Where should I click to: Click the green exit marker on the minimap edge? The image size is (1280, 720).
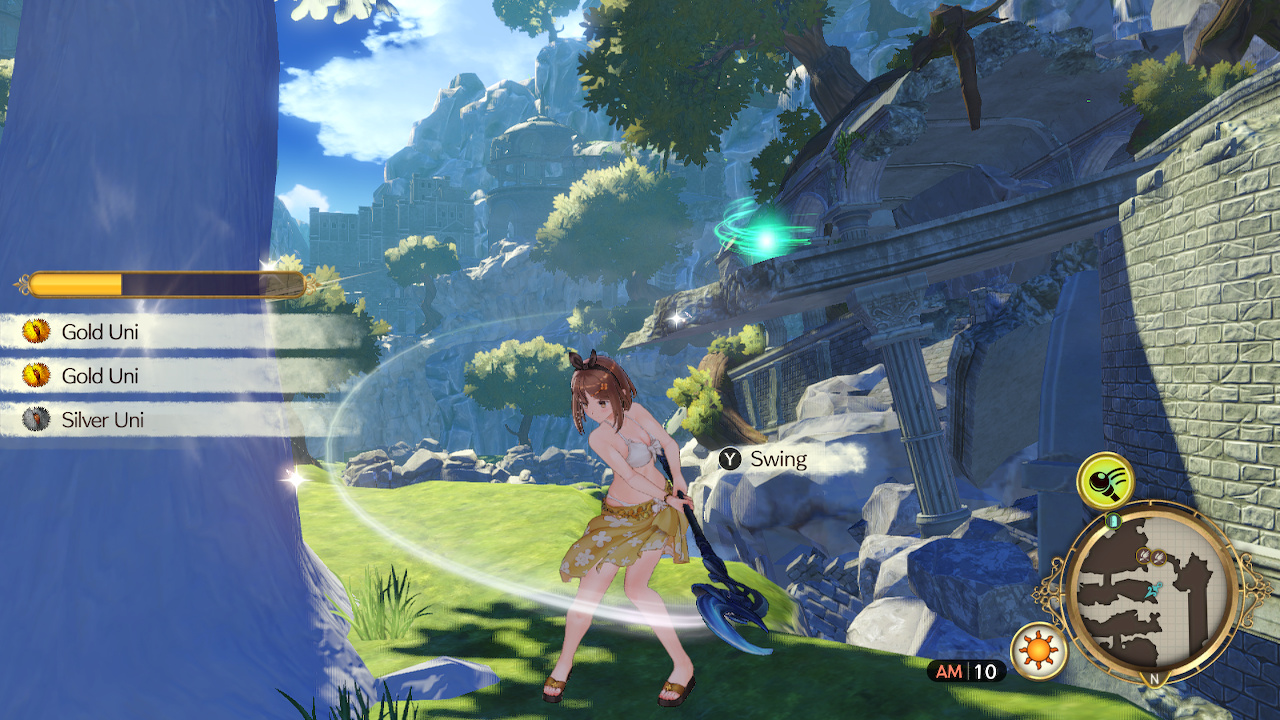point(1112,520)
